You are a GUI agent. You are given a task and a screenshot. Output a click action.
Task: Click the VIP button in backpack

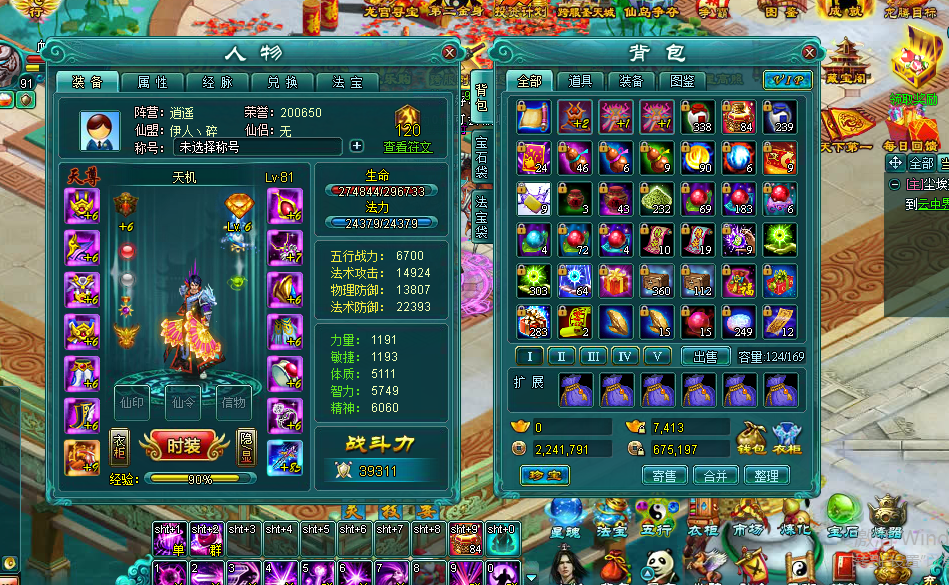point(787,80)
